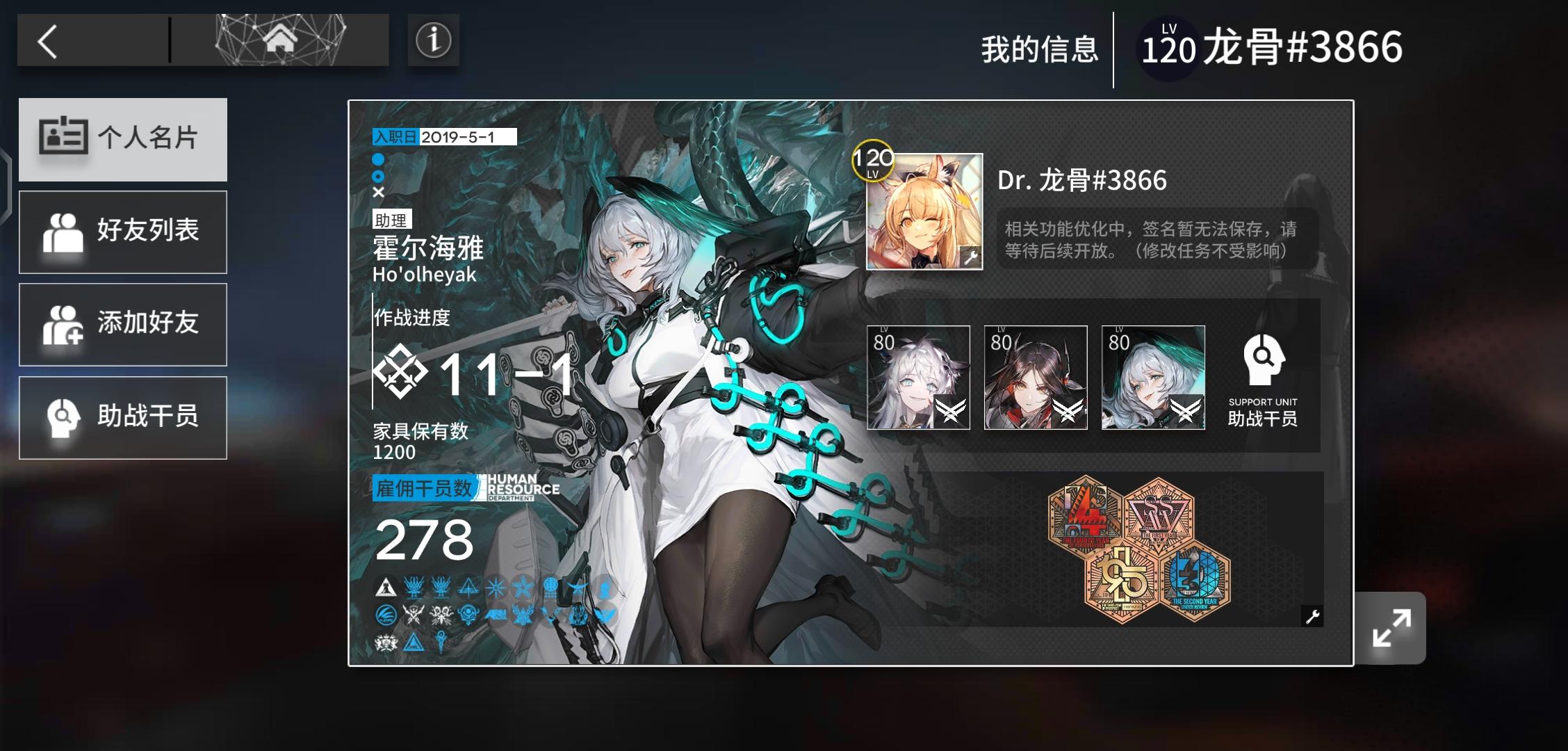Switch to the 个人名片 tab
1568x751 pixels.
(123, 140)
